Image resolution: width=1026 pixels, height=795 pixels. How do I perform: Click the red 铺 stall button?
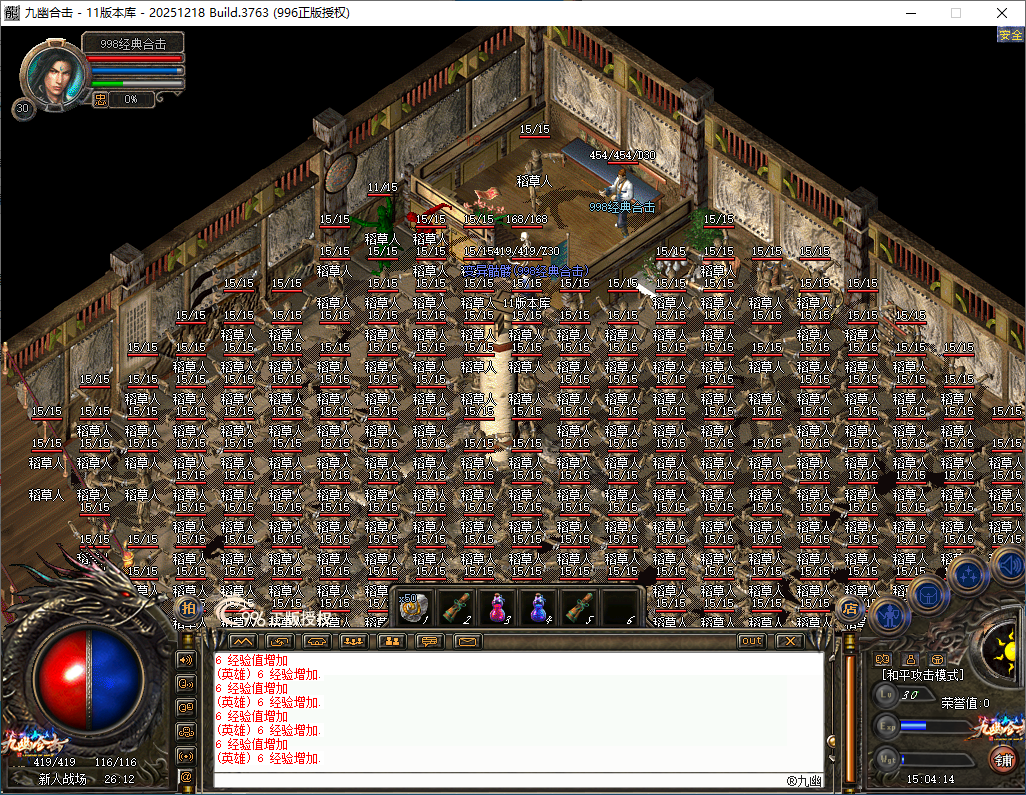1002,759
